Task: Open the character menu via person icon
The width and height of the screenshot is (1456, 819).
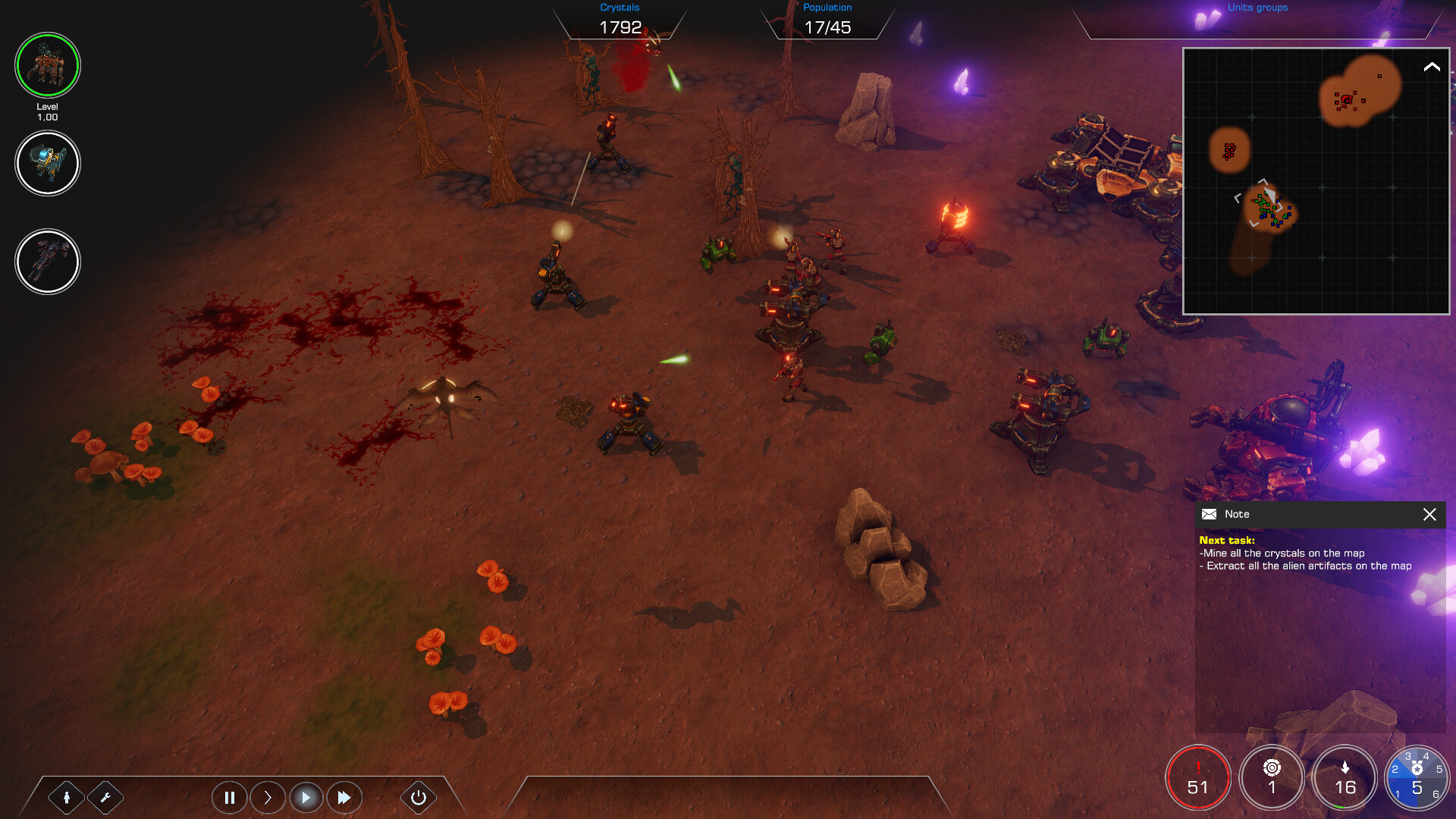Action: coord(67,798)
